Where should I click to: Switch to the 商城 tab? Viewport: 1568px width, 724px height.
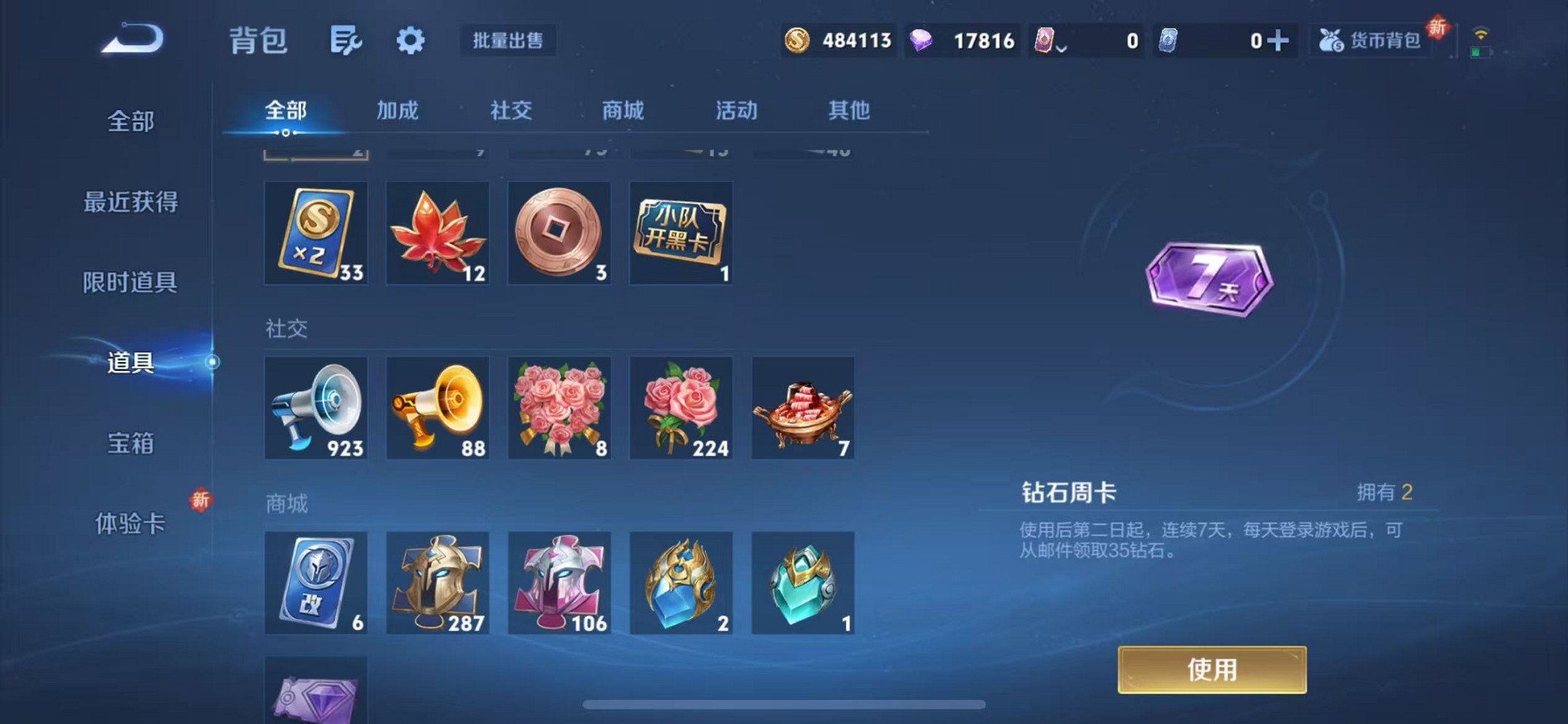click(623, 111)
